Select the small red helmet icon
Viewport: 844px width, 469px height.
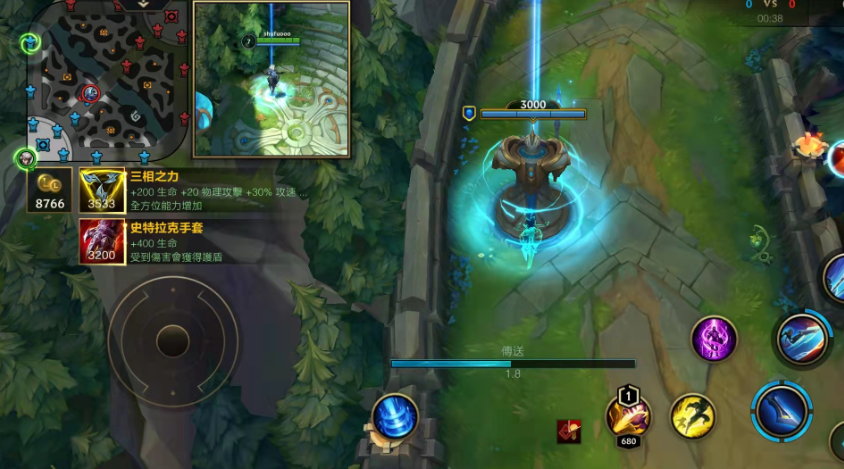[569, 432]
